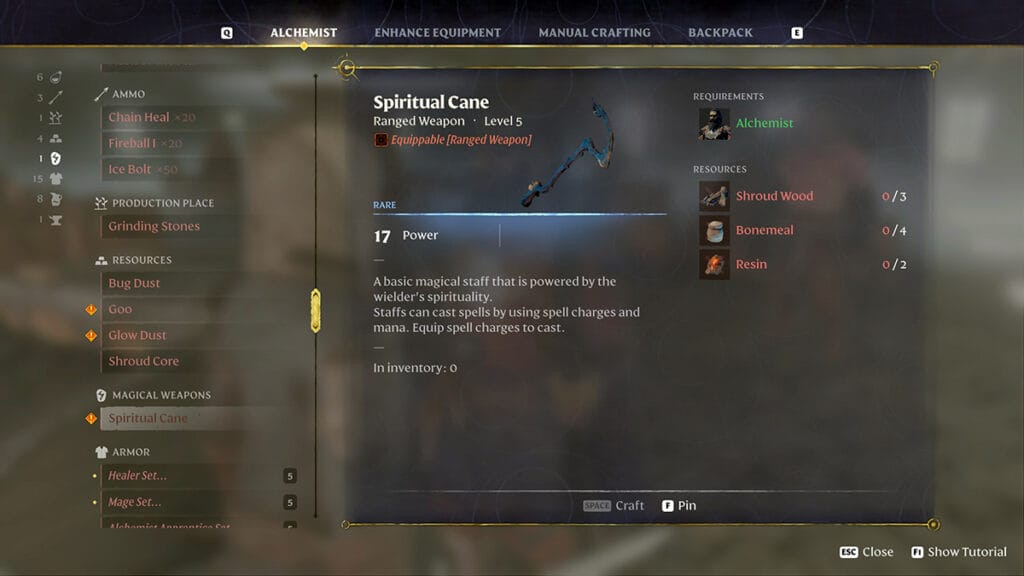Expand the Mage Set armor entry
Image resolution: width=1024 pixels, height=576 pixels.
click(x=134, y=502)
